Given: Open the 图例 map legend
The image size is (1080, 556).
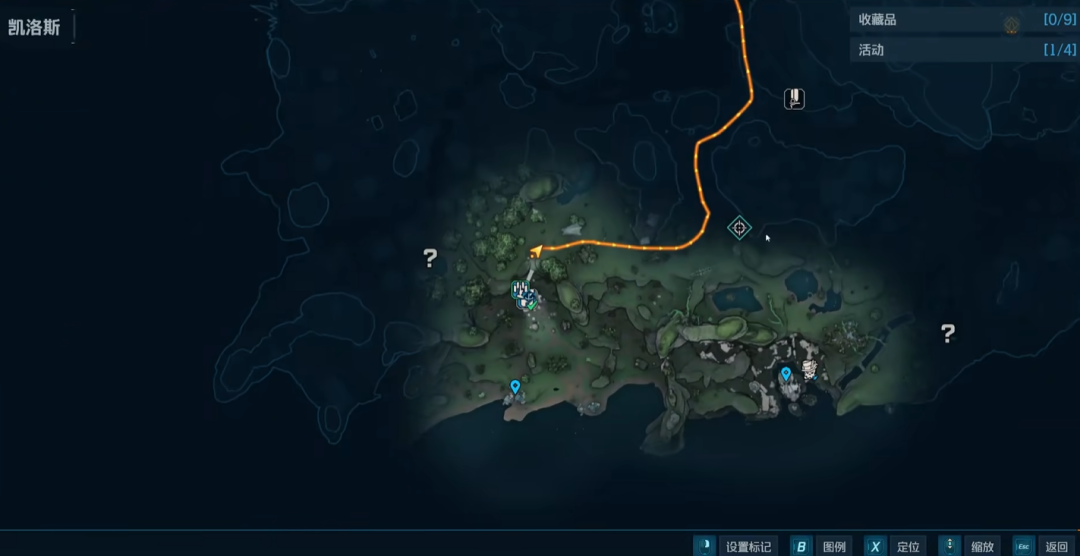Looking at the screenshot, I should pos(821,546).
